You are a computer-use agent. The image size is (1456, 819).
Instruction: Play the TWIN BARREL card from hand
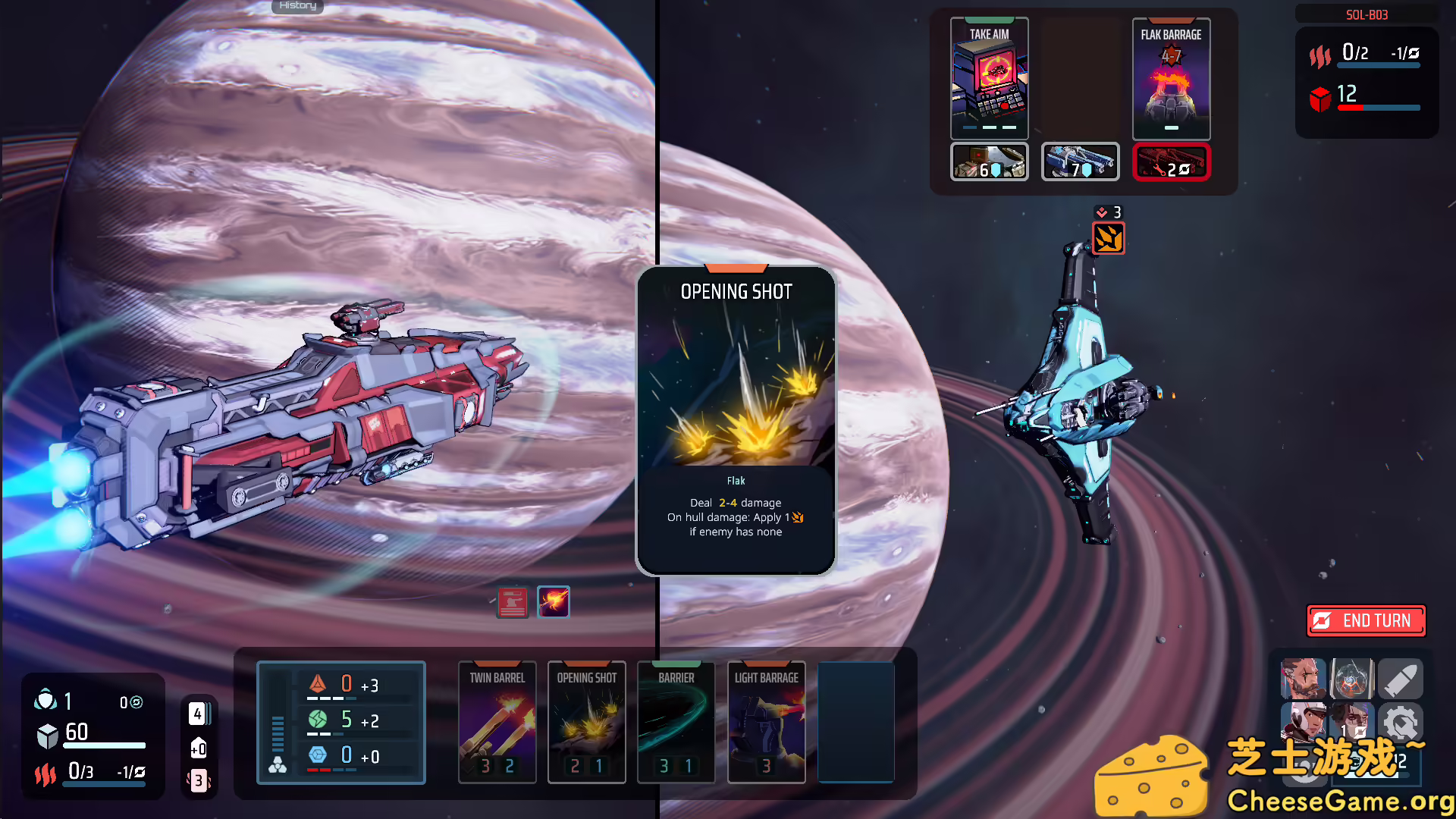[497, 722]
